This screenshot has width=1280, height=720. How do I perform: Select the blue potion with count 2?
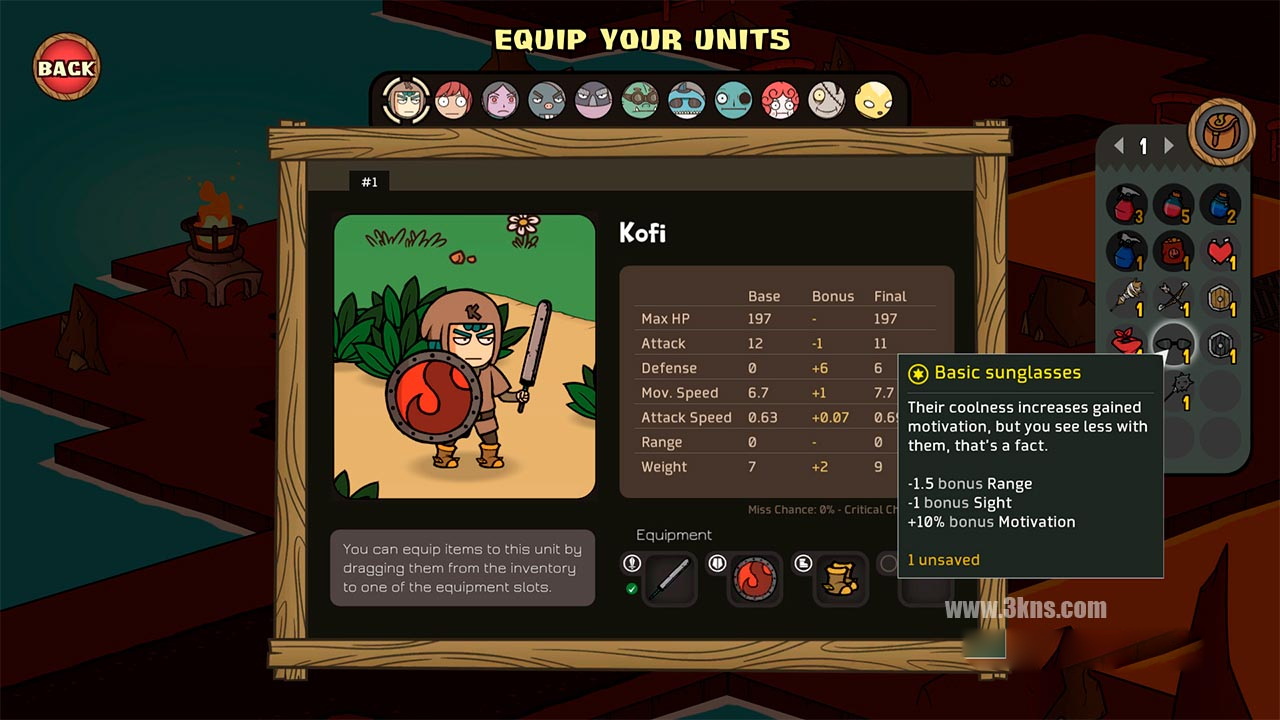point(1220,205)
